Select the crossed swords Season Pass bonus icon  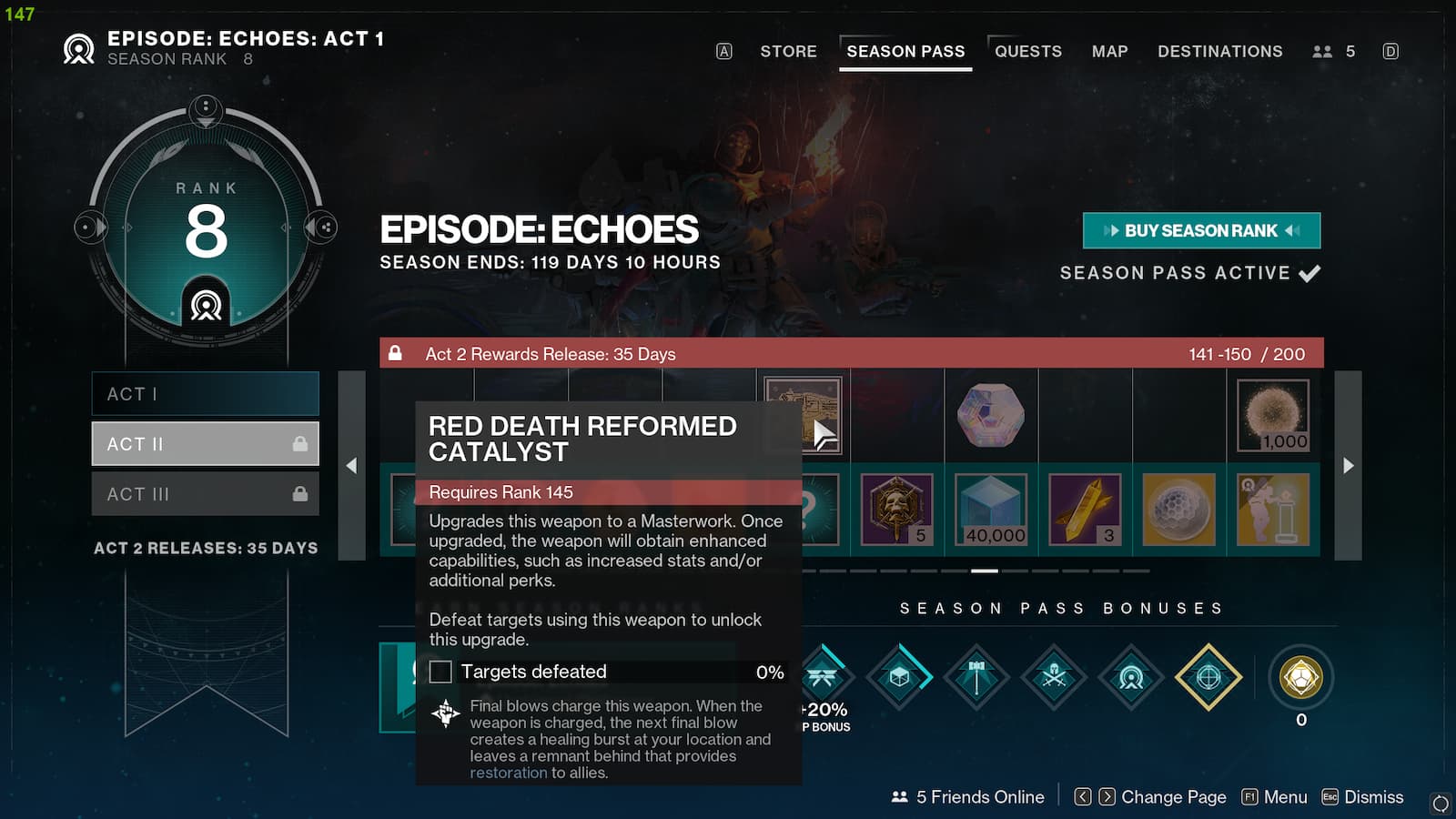coord(1054,677)
